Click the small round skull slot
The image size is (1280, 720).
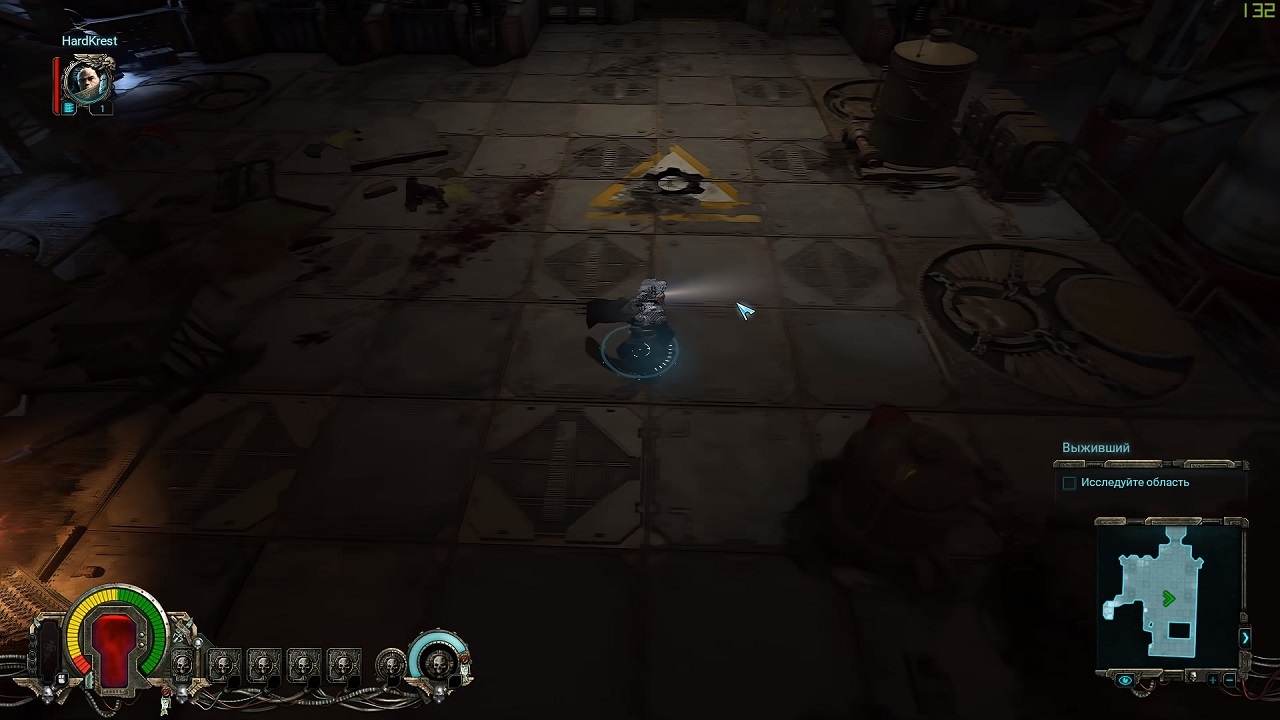pyautogui.click(x=391, y=663)
